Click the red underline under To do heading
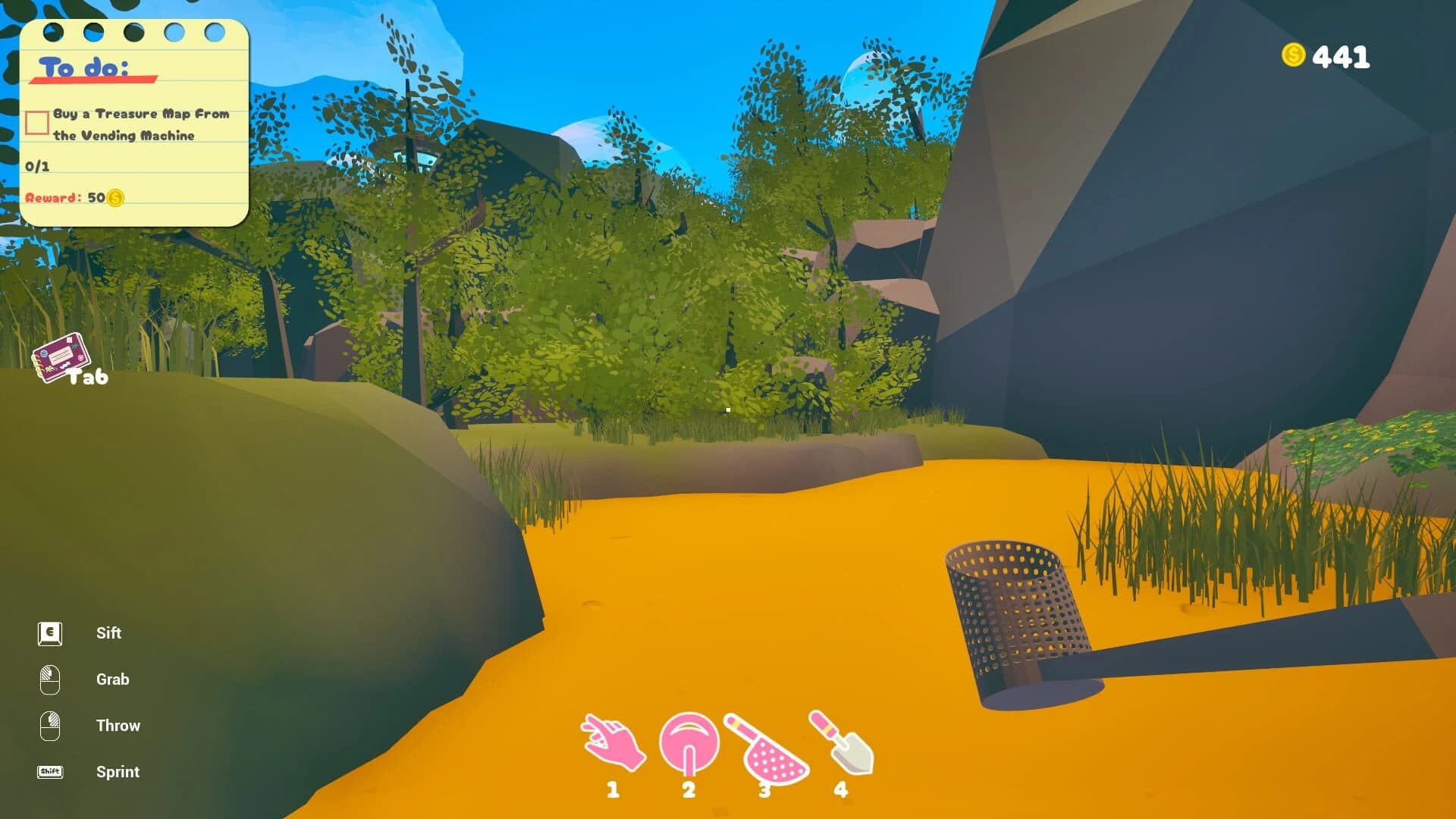This screenshot has height=819, width=1456. click(x=94, y=78)
